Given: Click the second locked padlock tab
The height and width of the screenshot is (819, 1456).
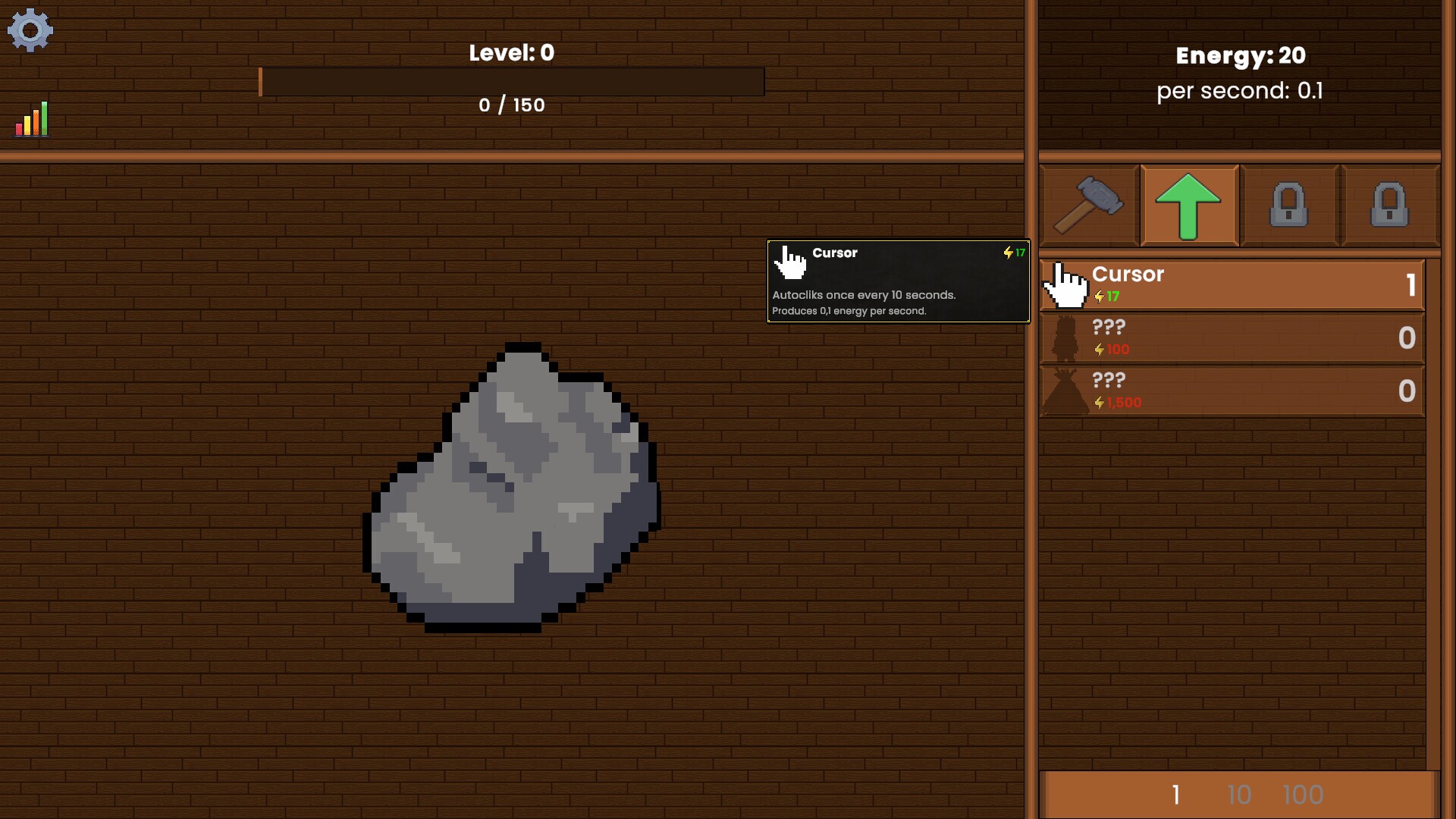Looking at the screenshot, I should tap(1390, 205).
